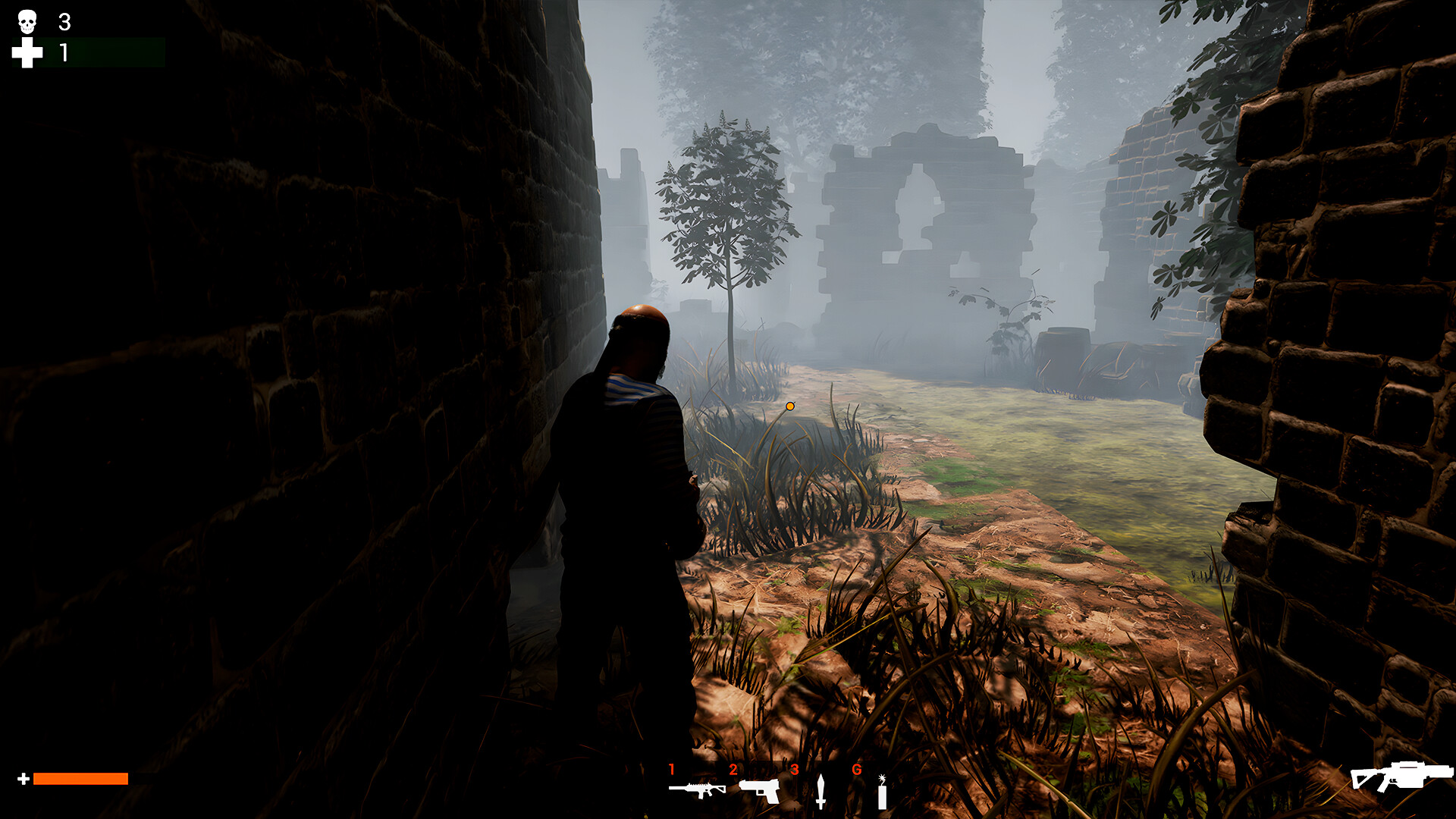Viewport: 1456px width, 819px height.
Task: Click the skull kill-counter icon
Action: 26,22
